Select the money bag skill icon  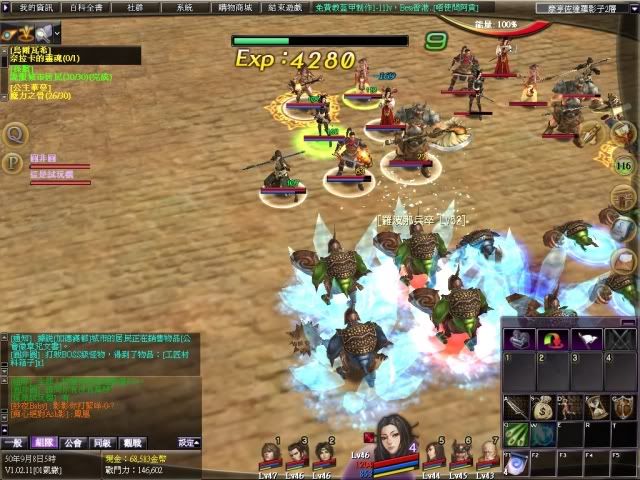point(542,406)
